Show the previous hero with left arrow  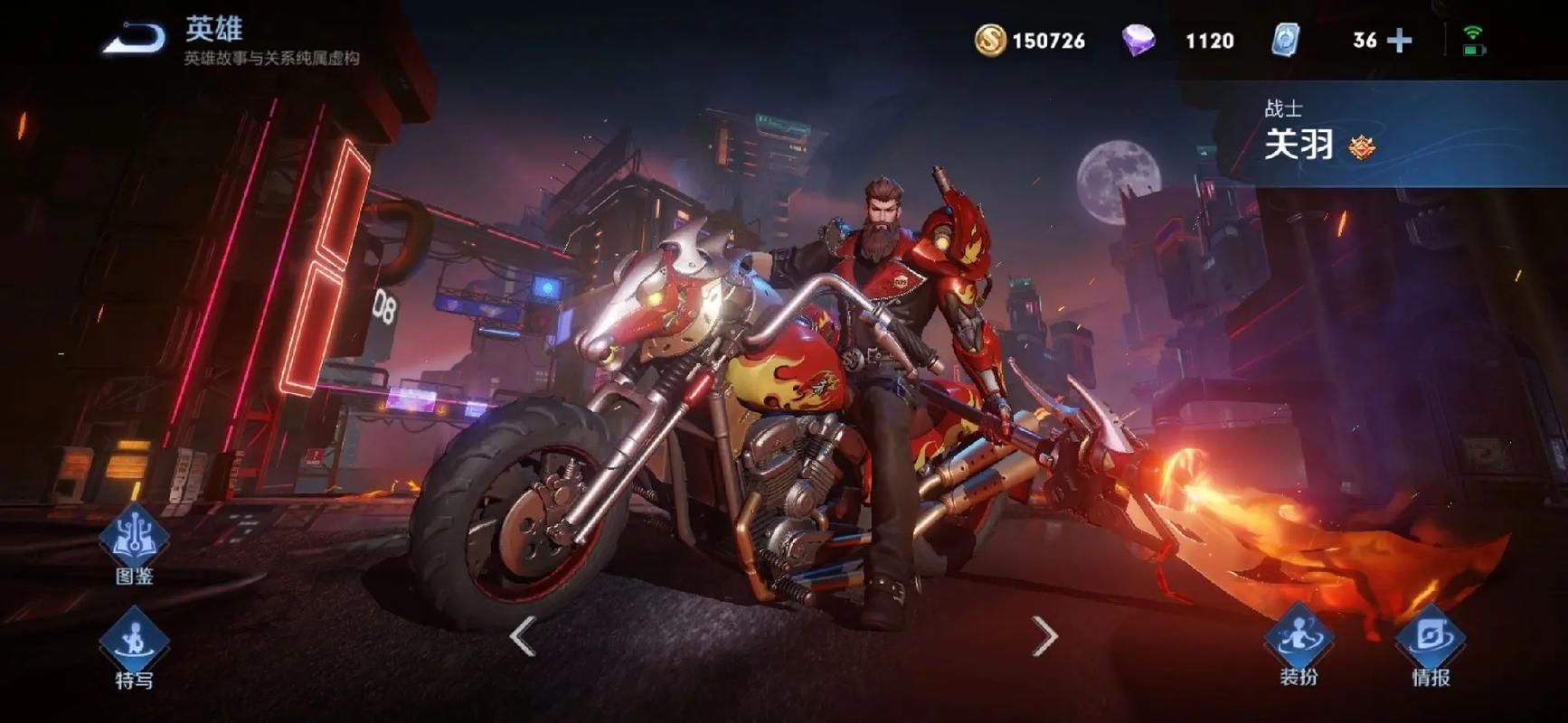point(523,637)
